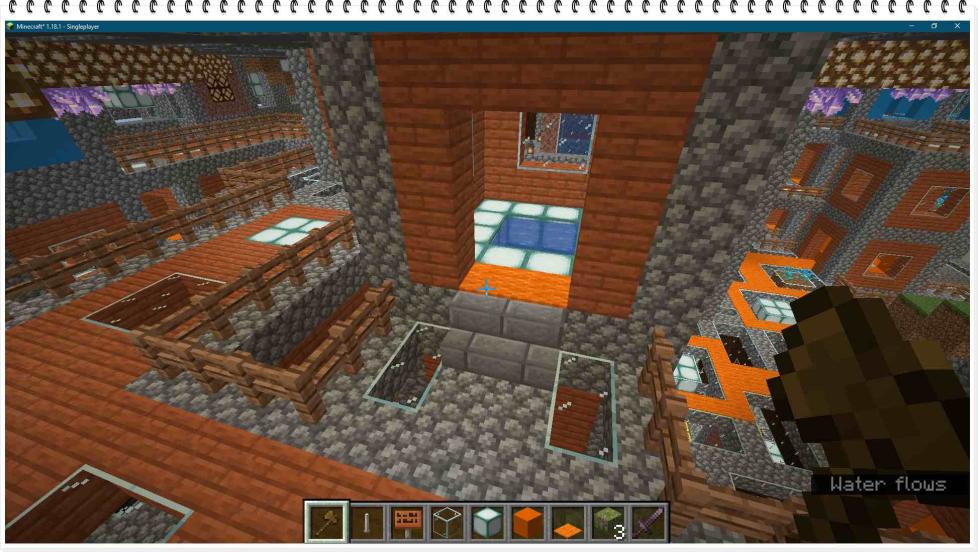
Task: Select the netherite sword hotbar slot
Action: (x=647, y=522)
